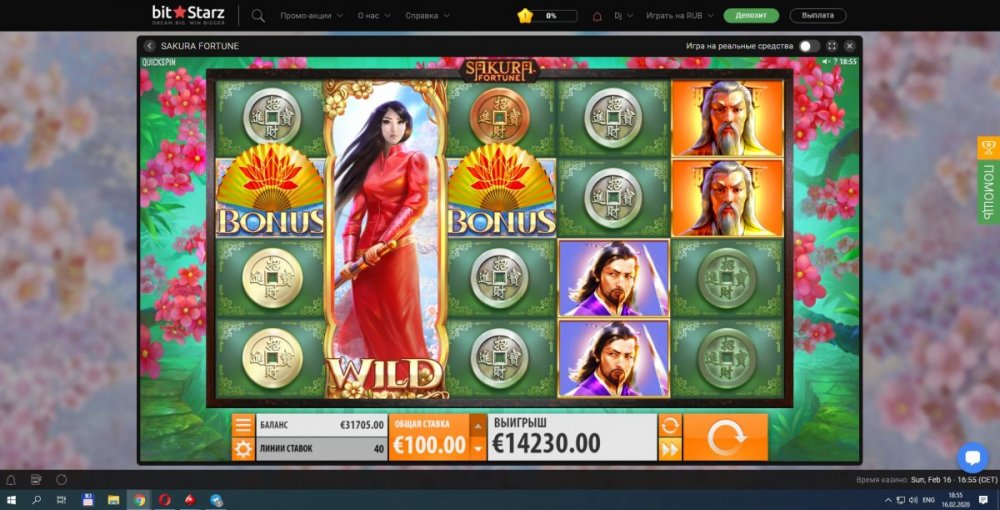Increase the total bet with the up arrow

pyautogui.click(x=478, y=426)
